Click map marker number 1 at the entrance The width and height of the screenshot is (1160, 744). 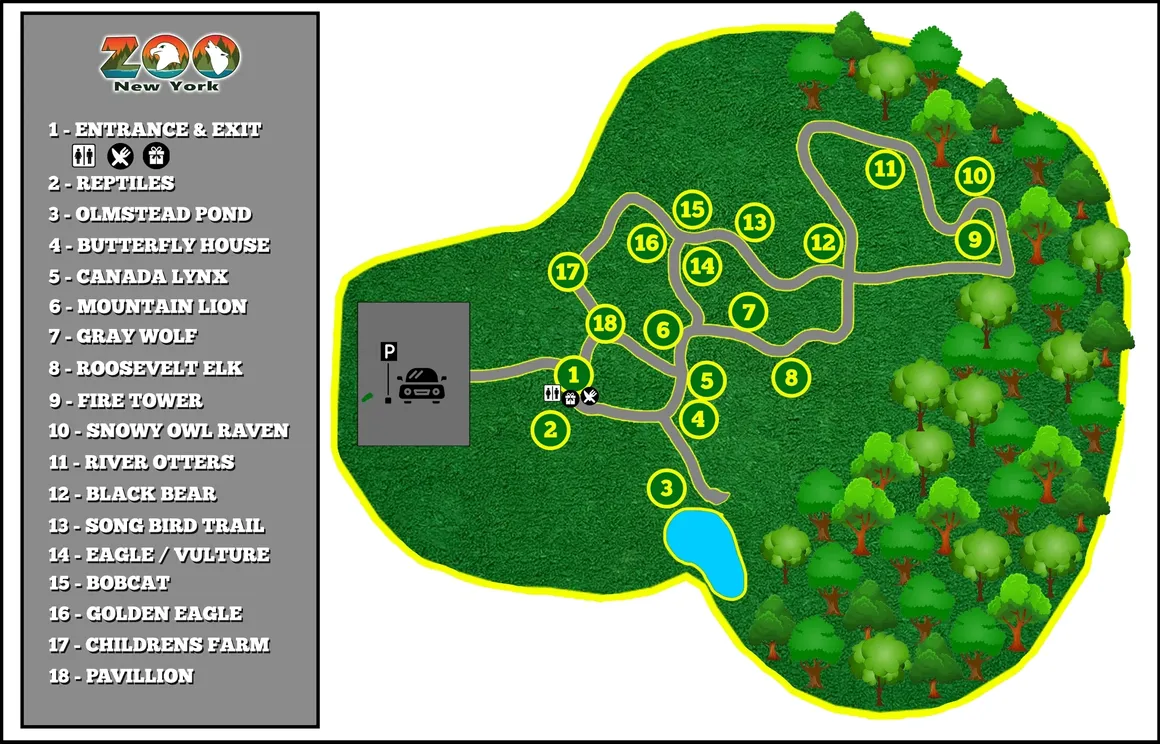click(572, 374)
